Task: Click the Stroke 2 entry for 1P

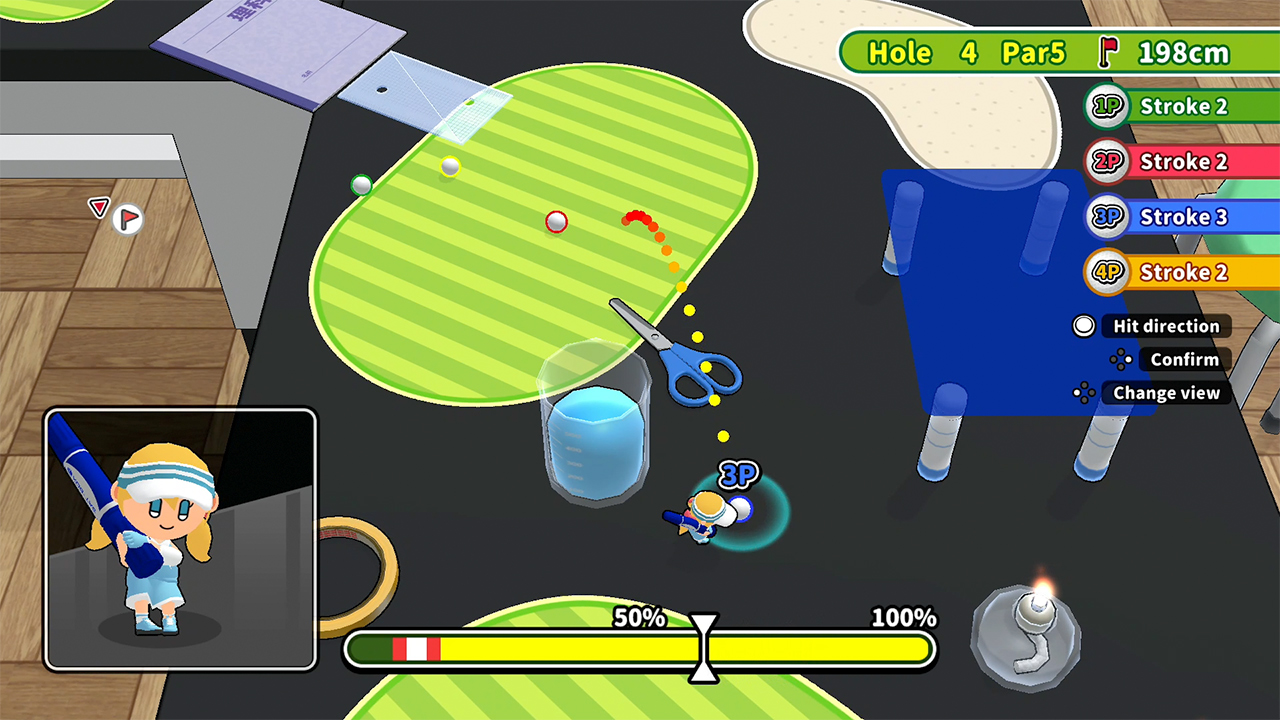Action: click(x=1185, y=106)
